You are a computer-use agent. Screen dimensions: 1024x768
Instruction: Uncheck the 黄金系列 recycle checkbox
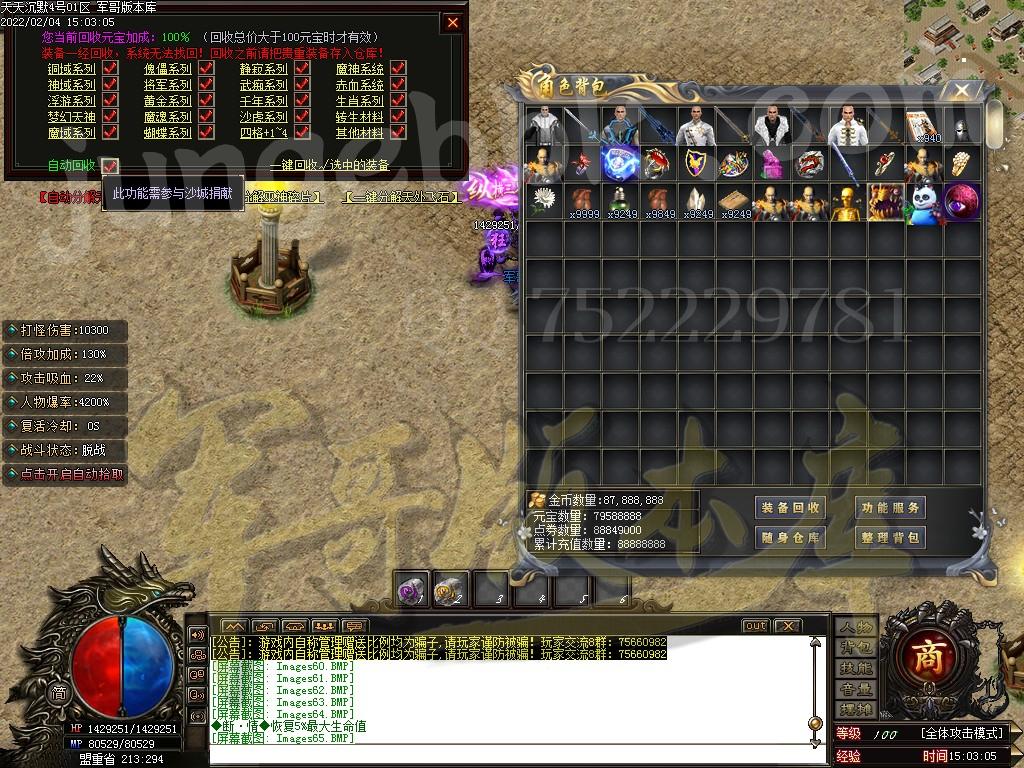[205, 101]
